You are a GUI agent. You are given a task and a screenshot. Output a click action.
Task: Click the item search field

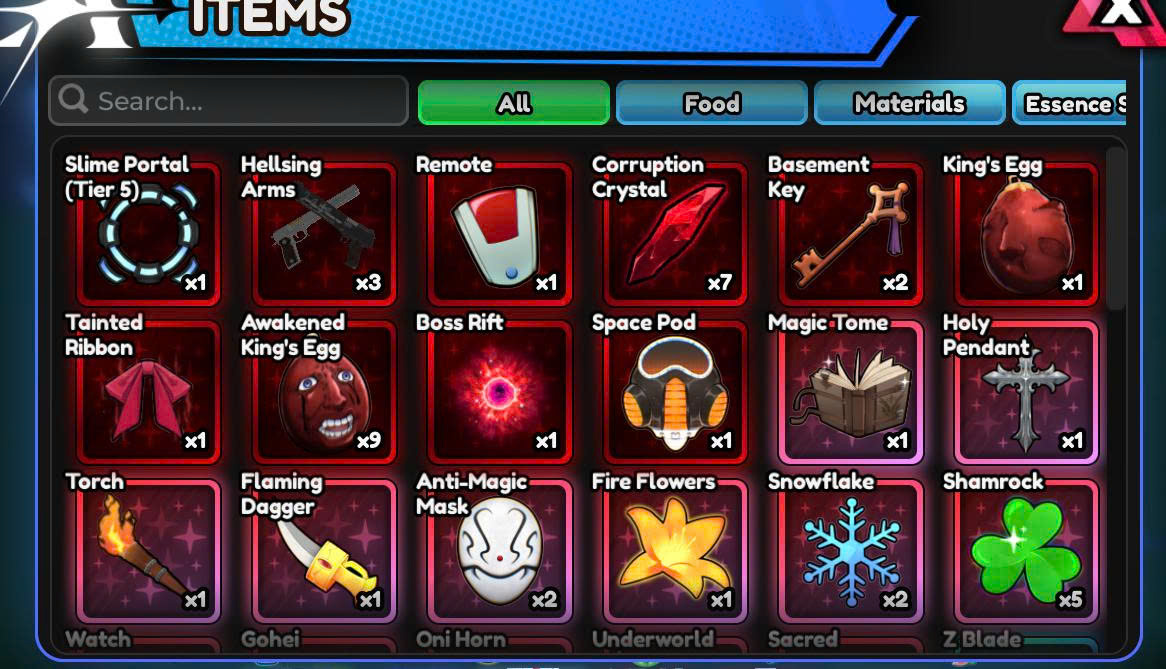228,101
